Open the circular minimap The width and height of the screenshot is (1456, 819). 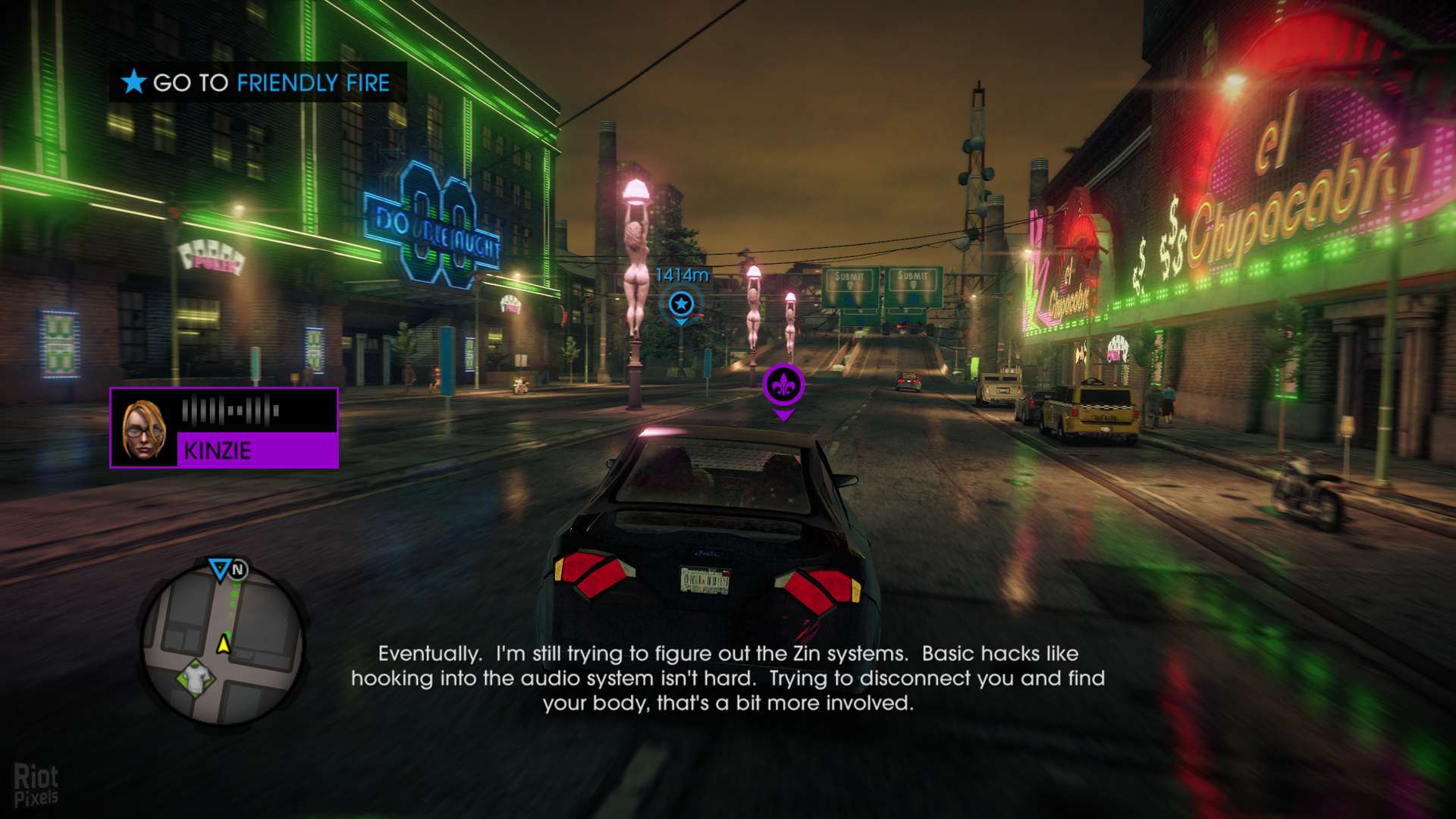click(223, 645)
